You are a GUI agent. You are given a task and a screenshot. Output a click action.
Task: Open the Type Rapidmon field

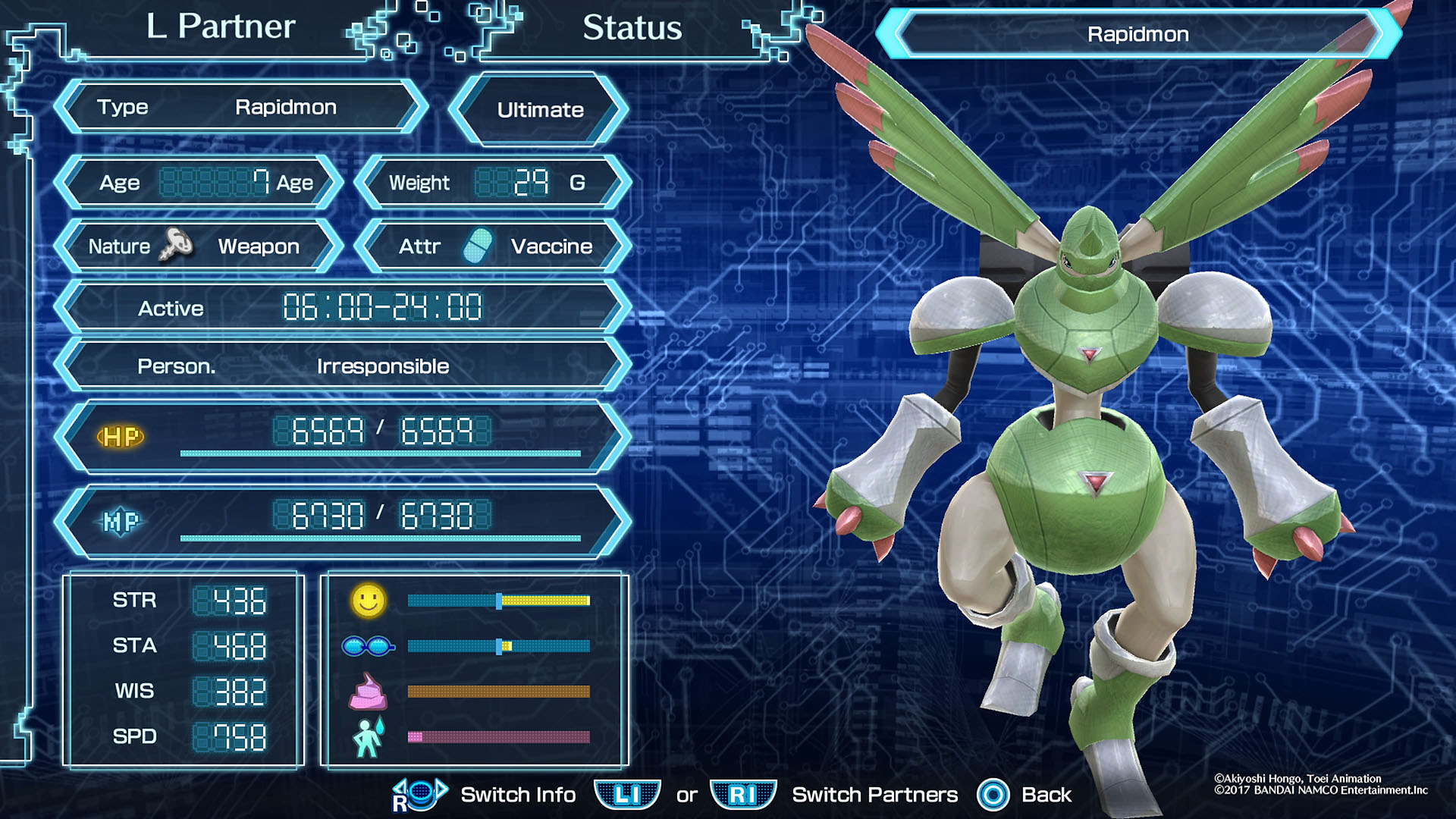pyautogui.click(x=239, y=107)
